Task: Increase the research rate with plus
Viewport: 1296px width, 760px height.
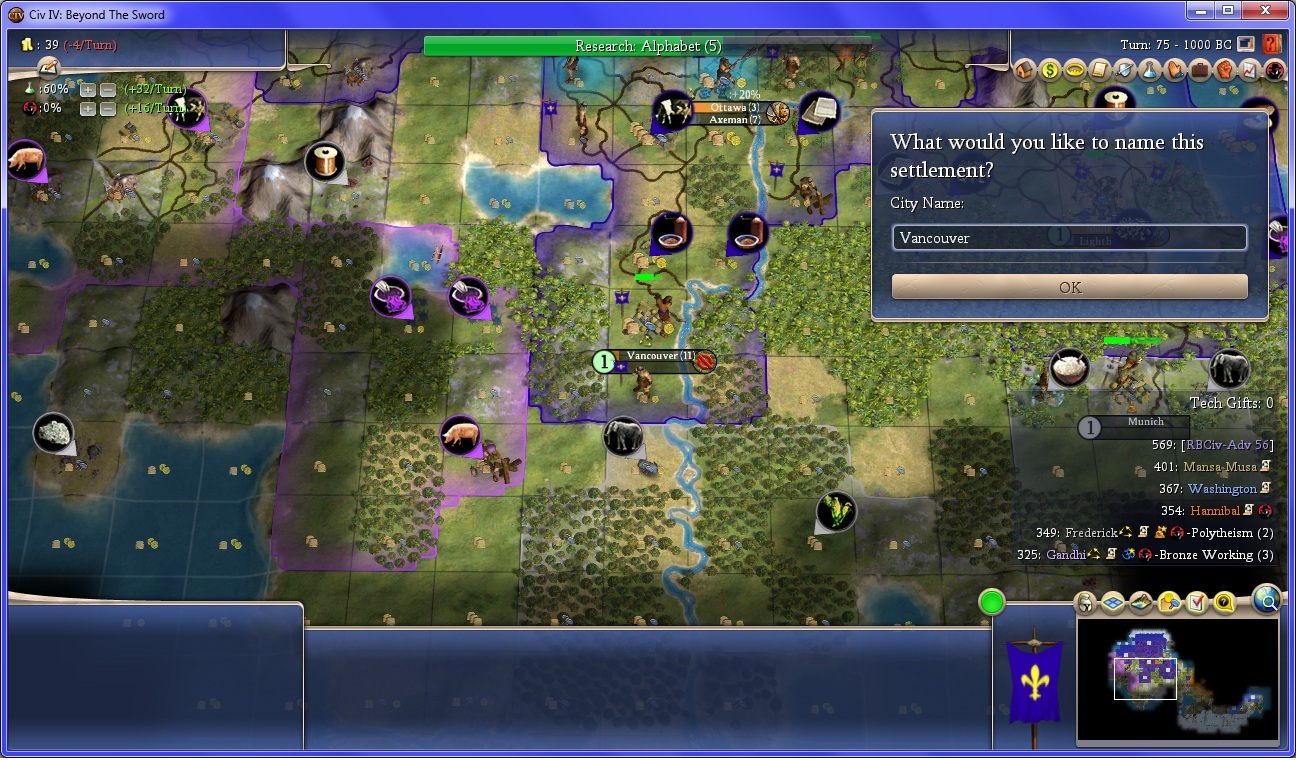Action: 88,89
